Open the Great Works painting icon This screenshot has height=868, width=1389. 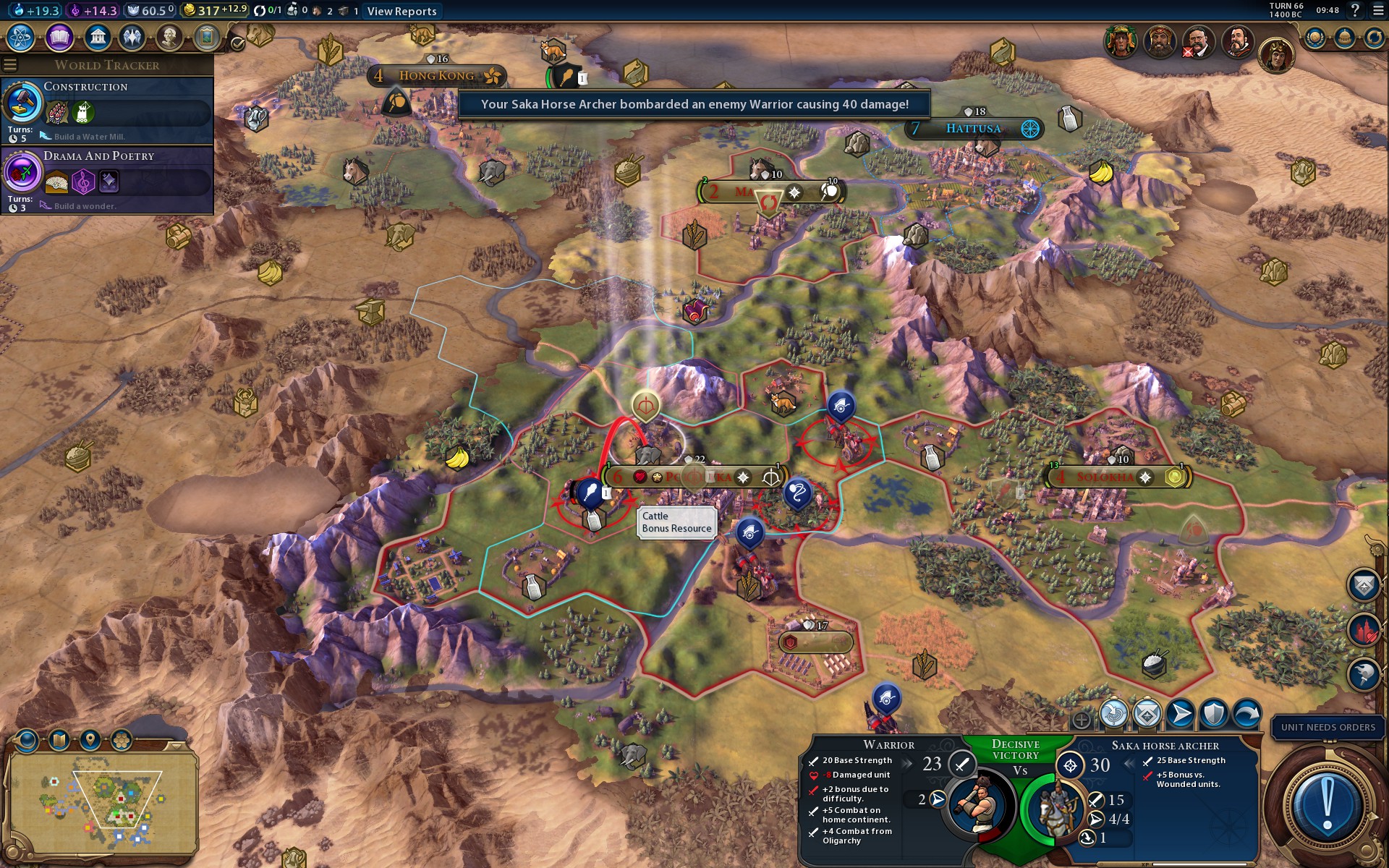tap(207, 37)
